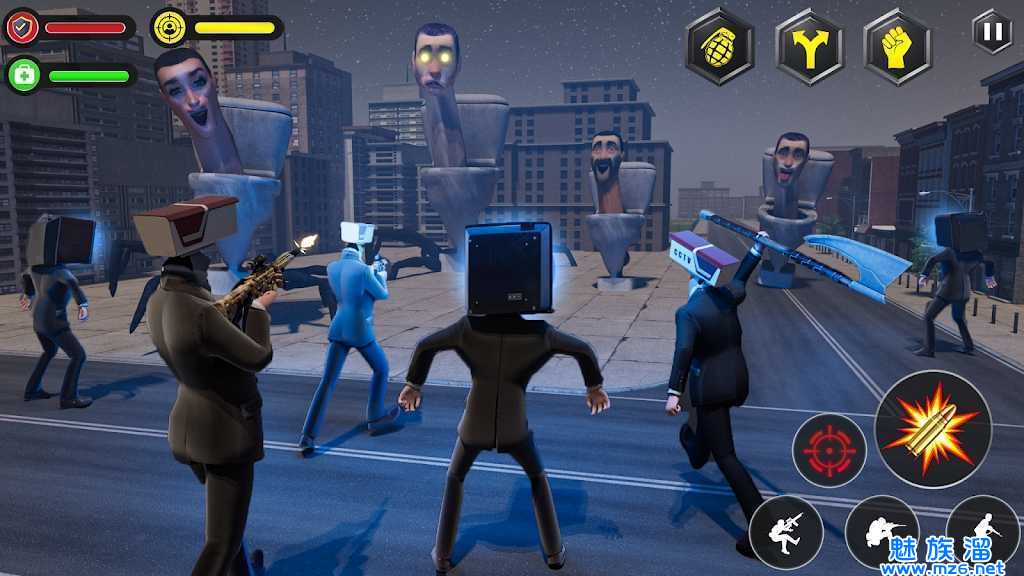Tap the jumping soldier action button
The image size is (1024, 576).
[786, 532]
